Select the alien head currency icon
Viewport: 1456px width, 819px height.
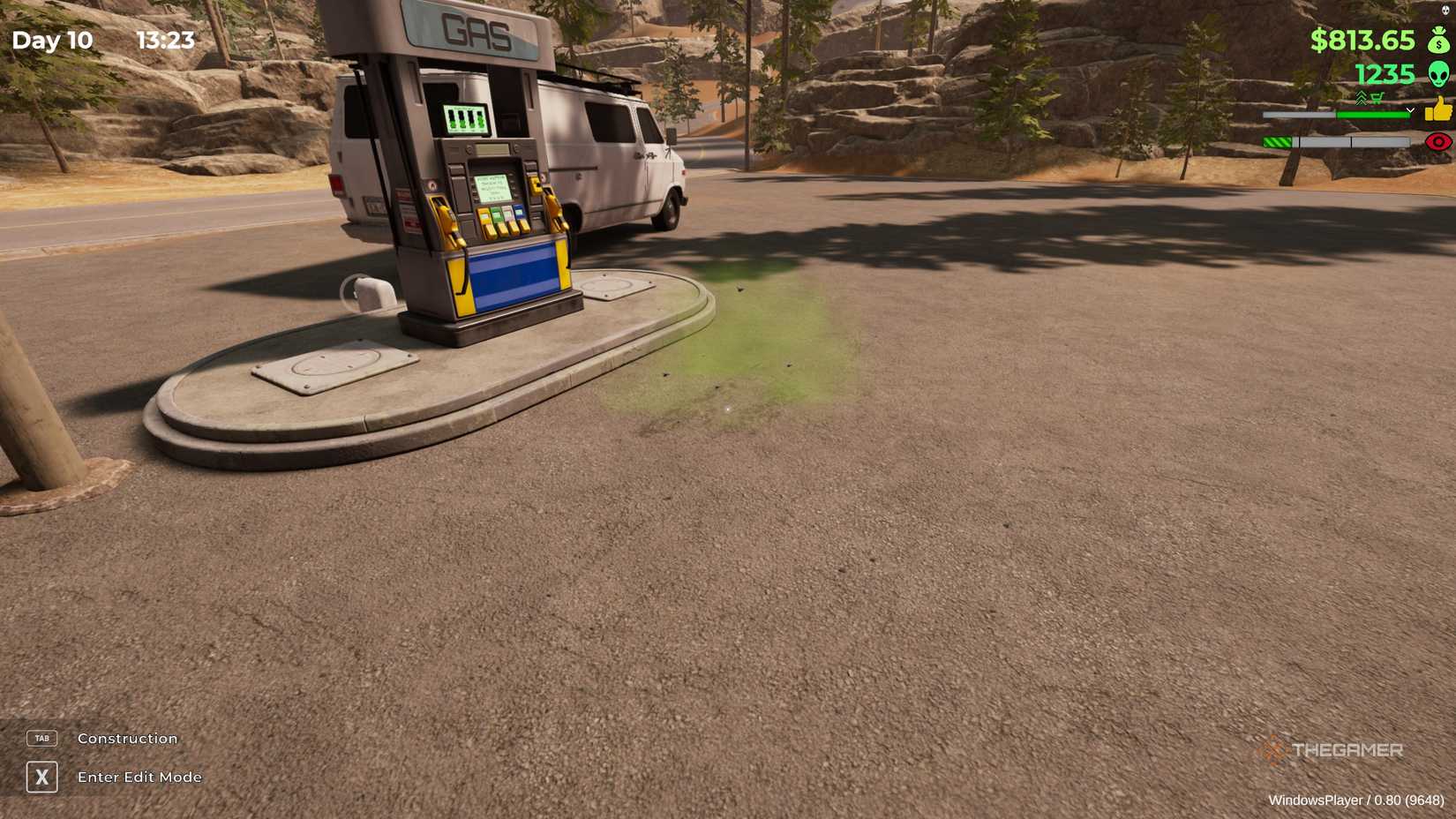point(1438,74)
